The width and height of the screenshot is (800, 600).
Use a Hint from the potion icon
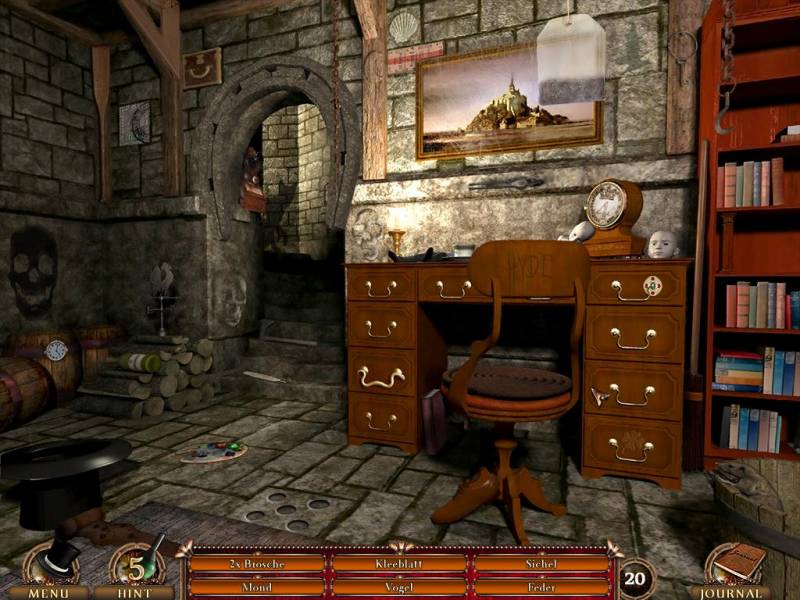[x=137, y=570]
